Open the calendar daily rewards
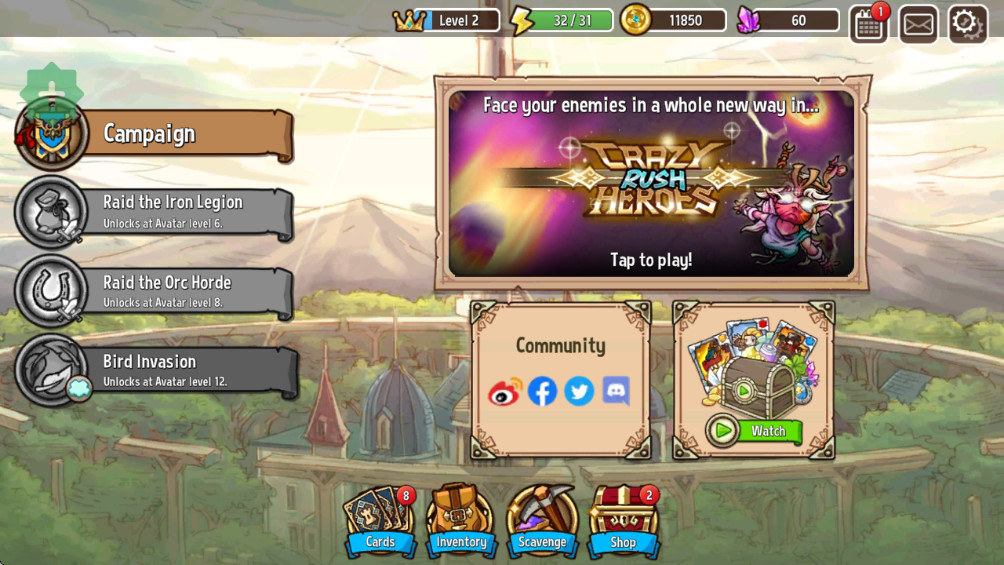 [868, 24]
